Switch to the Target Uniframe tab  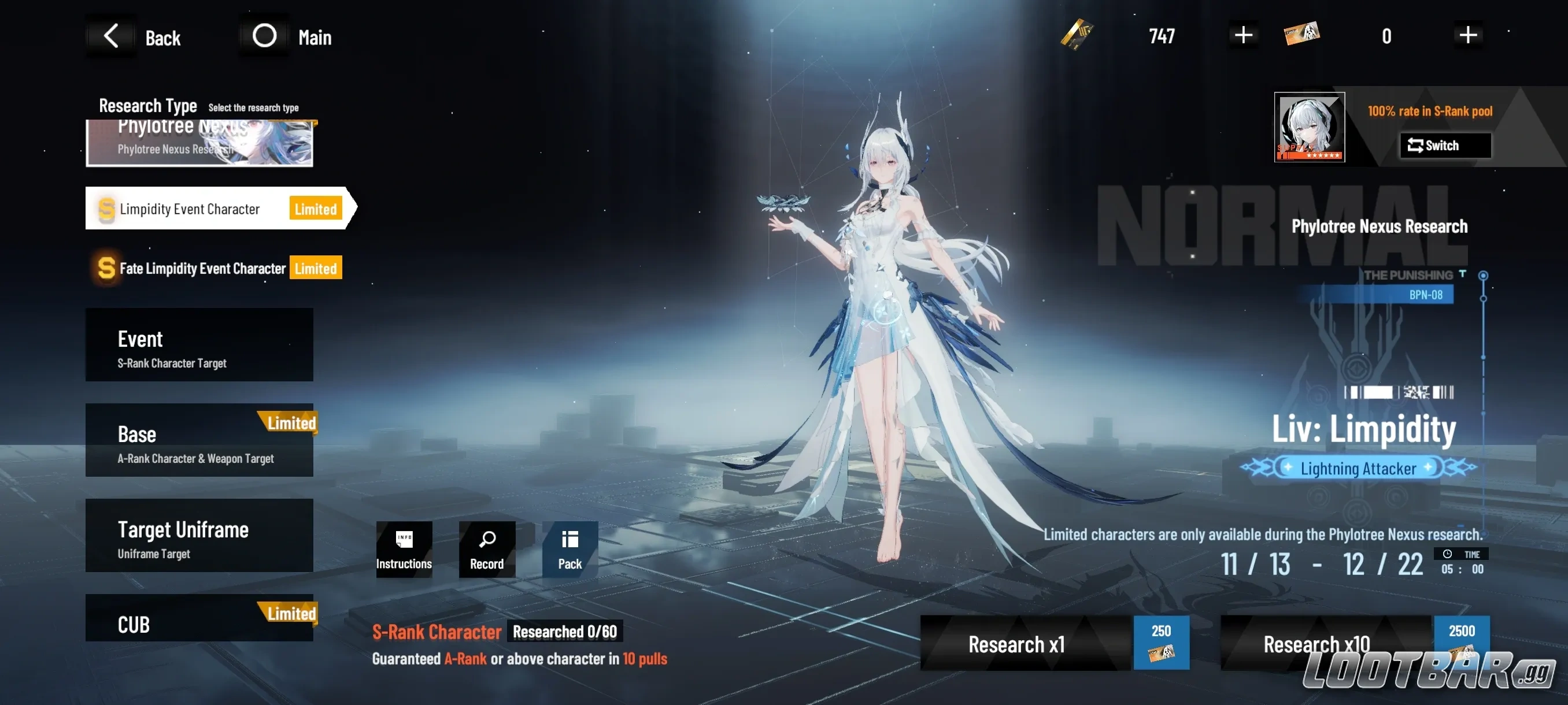[x=199, y=535]
